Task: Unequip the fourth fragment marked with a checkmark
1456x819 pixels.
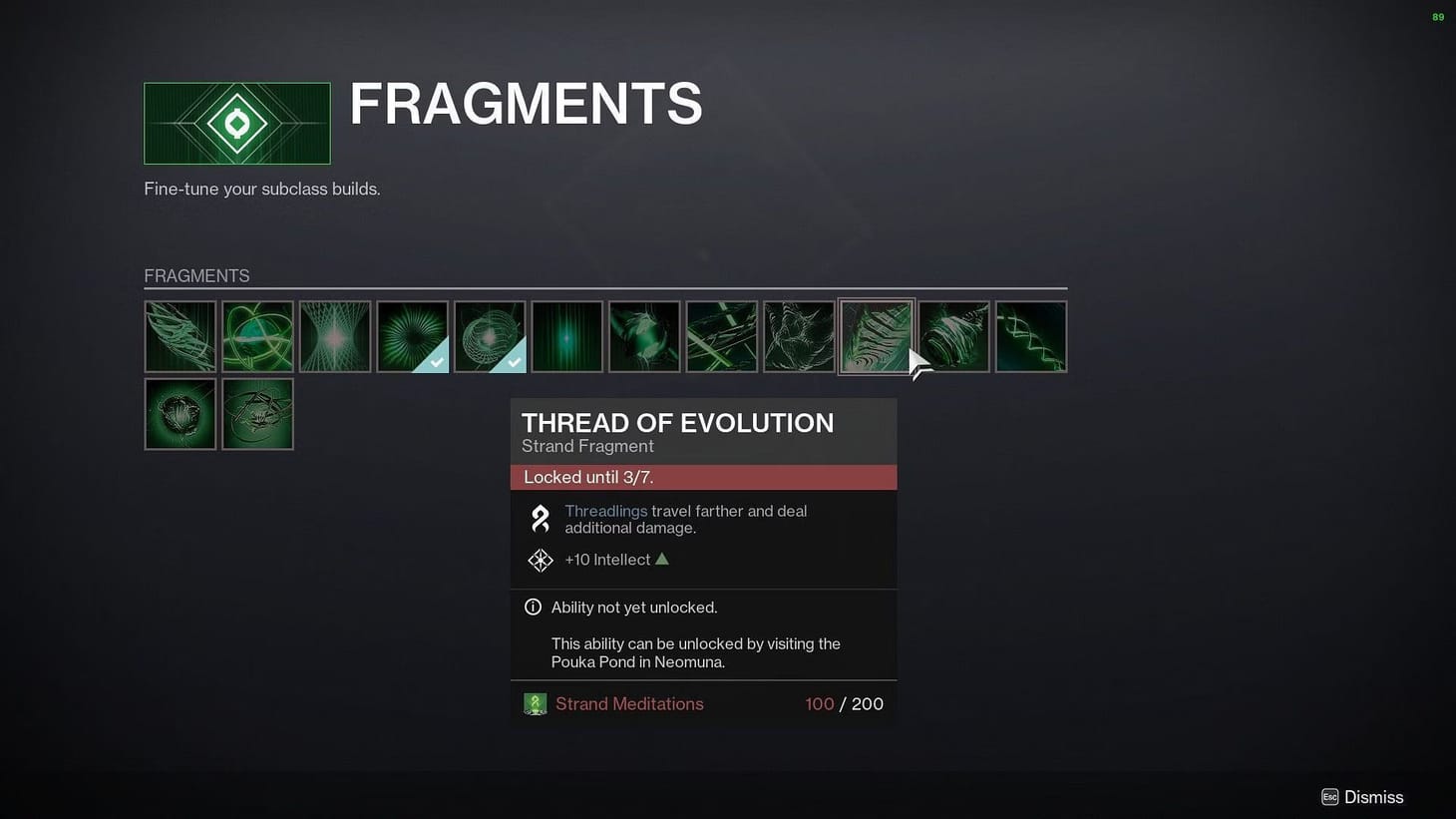Action: 412,335
